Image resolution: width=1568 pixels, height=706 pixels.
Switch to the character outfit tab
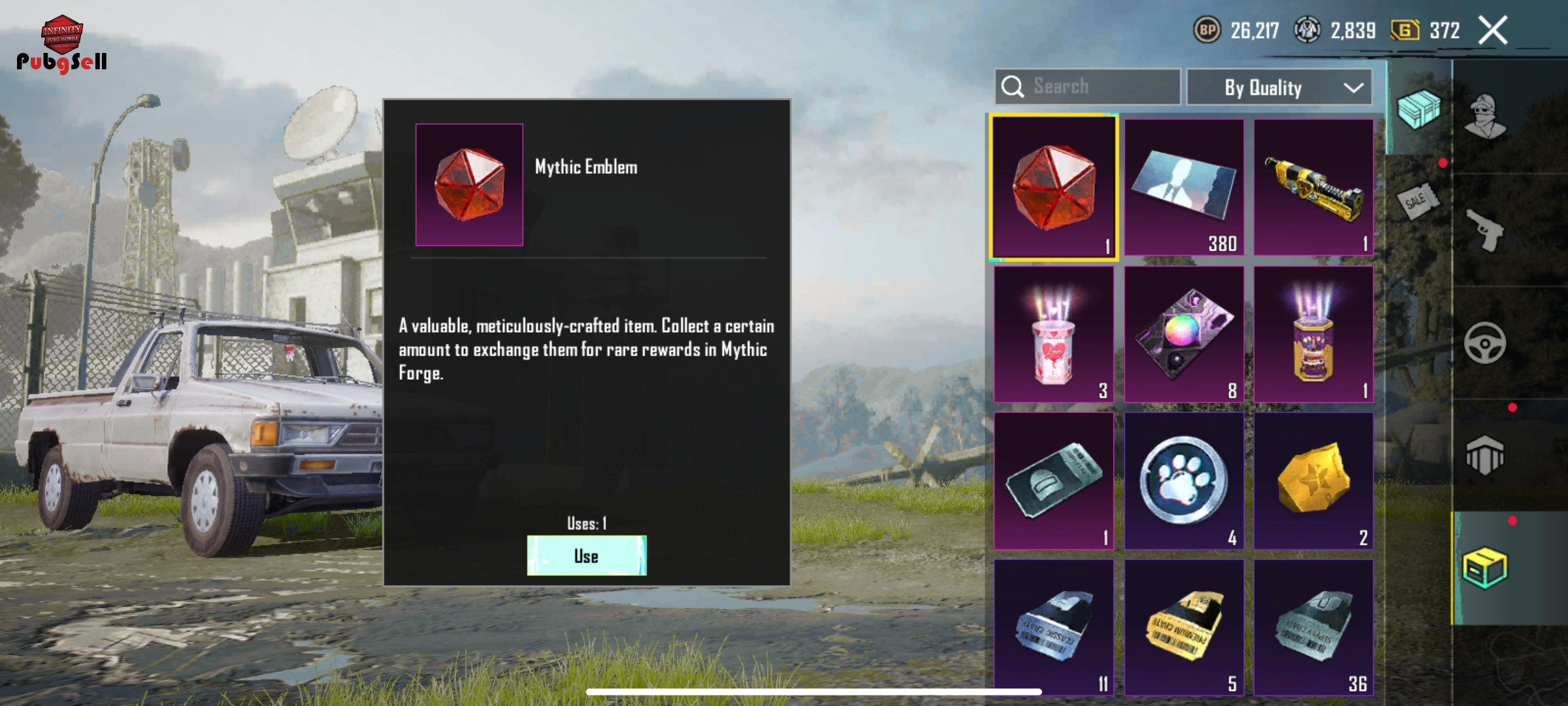(1486, 116)
